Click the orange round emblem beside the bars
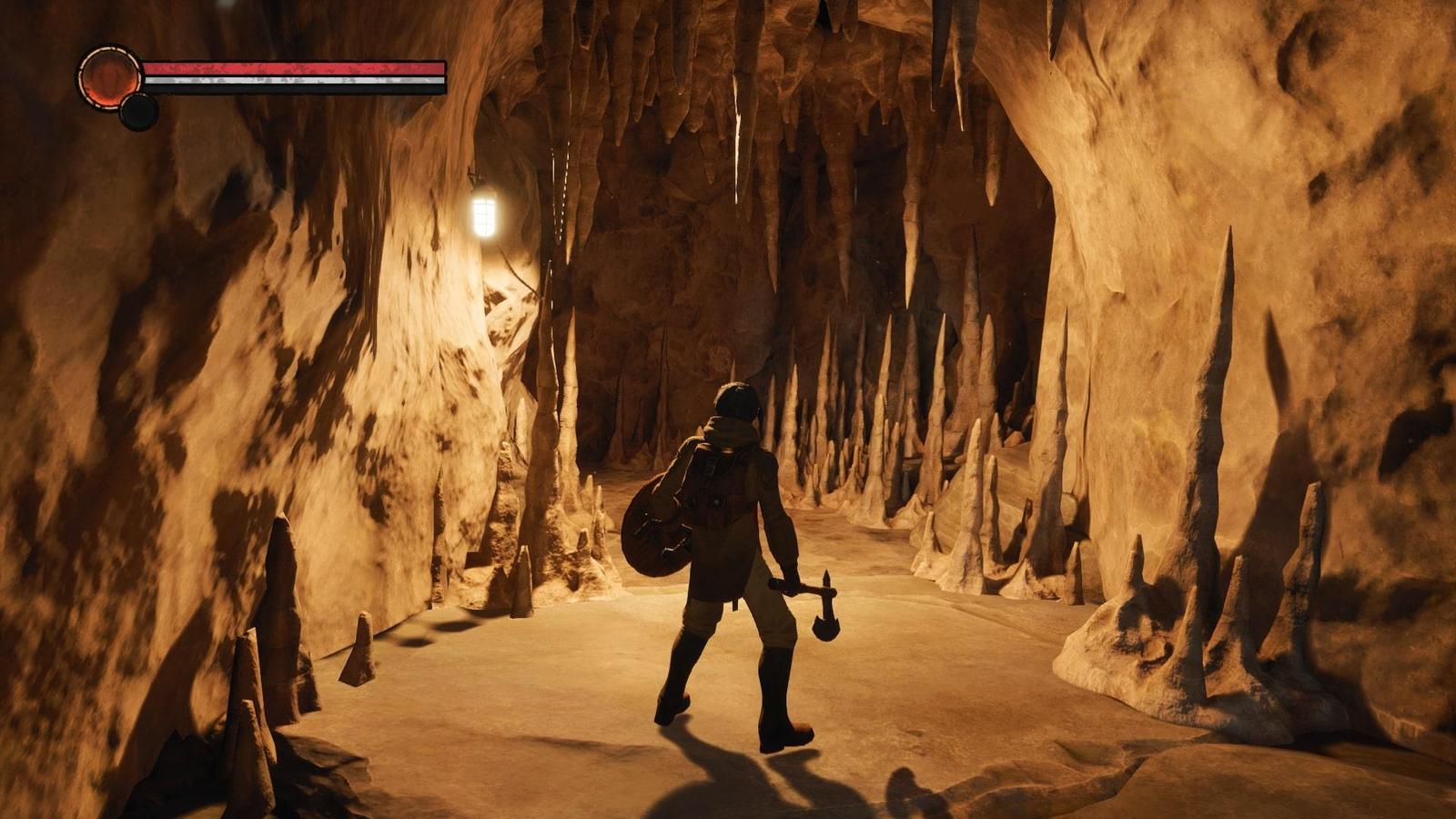1456x819 pixels. pyautogui.click(x=108, y=78)
